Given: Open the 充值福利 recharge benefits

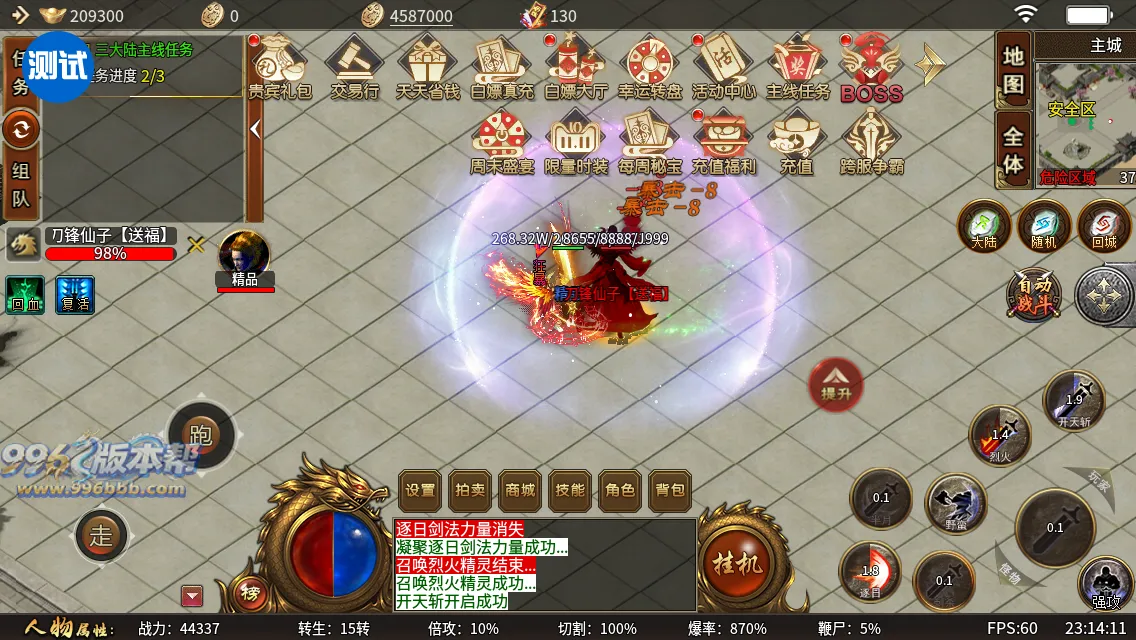Looking at the screenshot, I should (x=723, y=143).
